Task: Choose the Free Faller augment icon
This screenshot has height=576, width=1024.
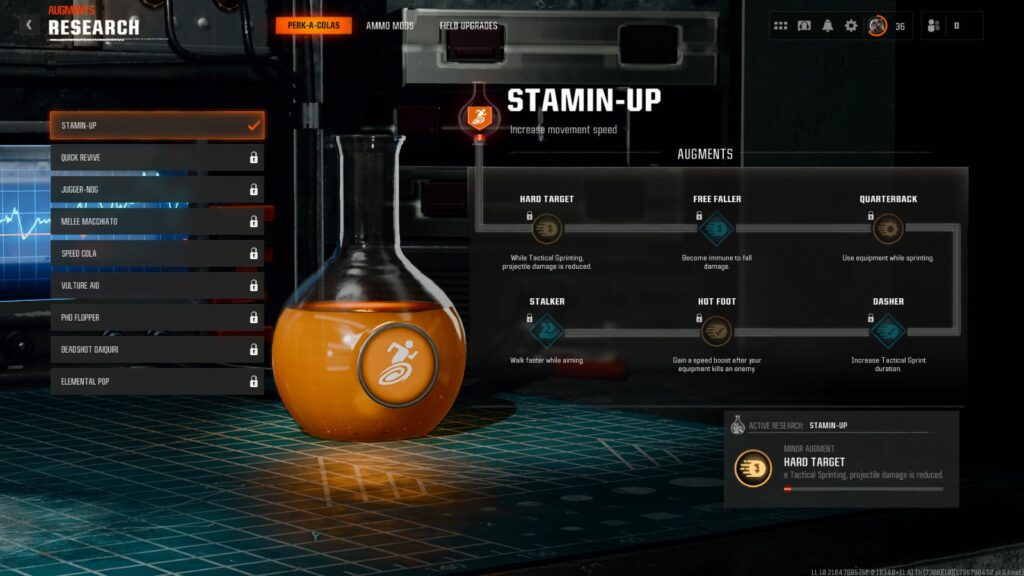Action: 716,229
